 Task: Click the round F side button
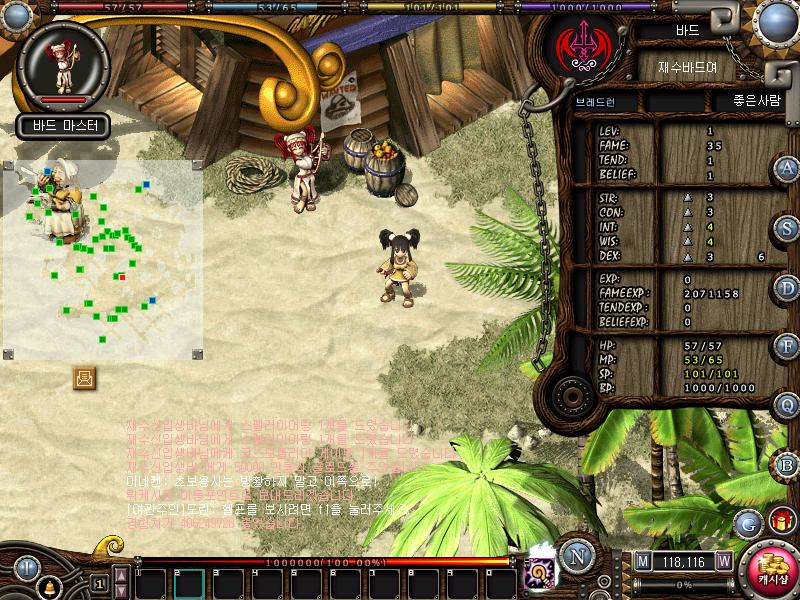(x=788, y=347)
